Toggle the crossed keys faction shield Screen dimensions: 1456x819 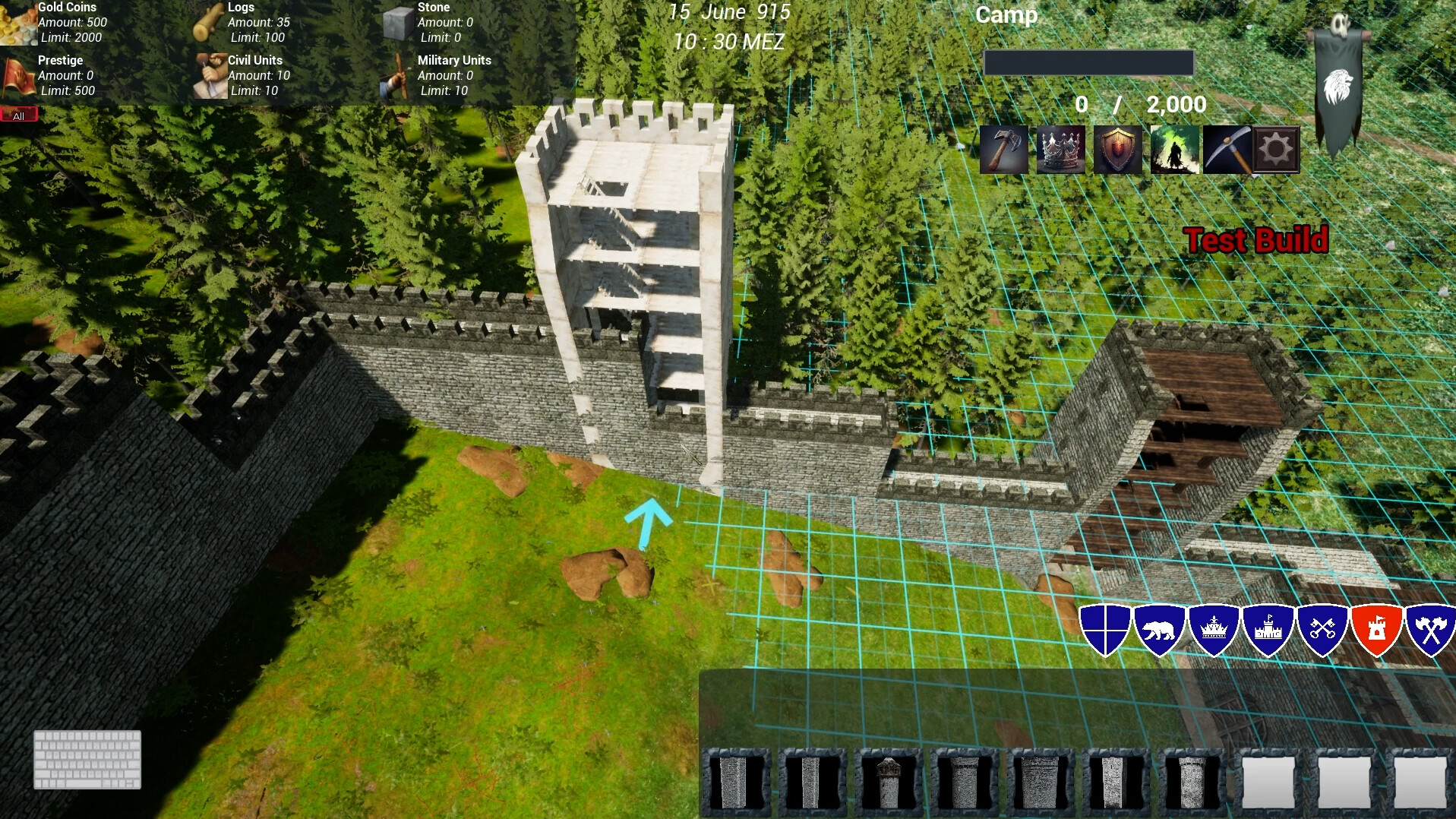click(x=1322, y=629)
